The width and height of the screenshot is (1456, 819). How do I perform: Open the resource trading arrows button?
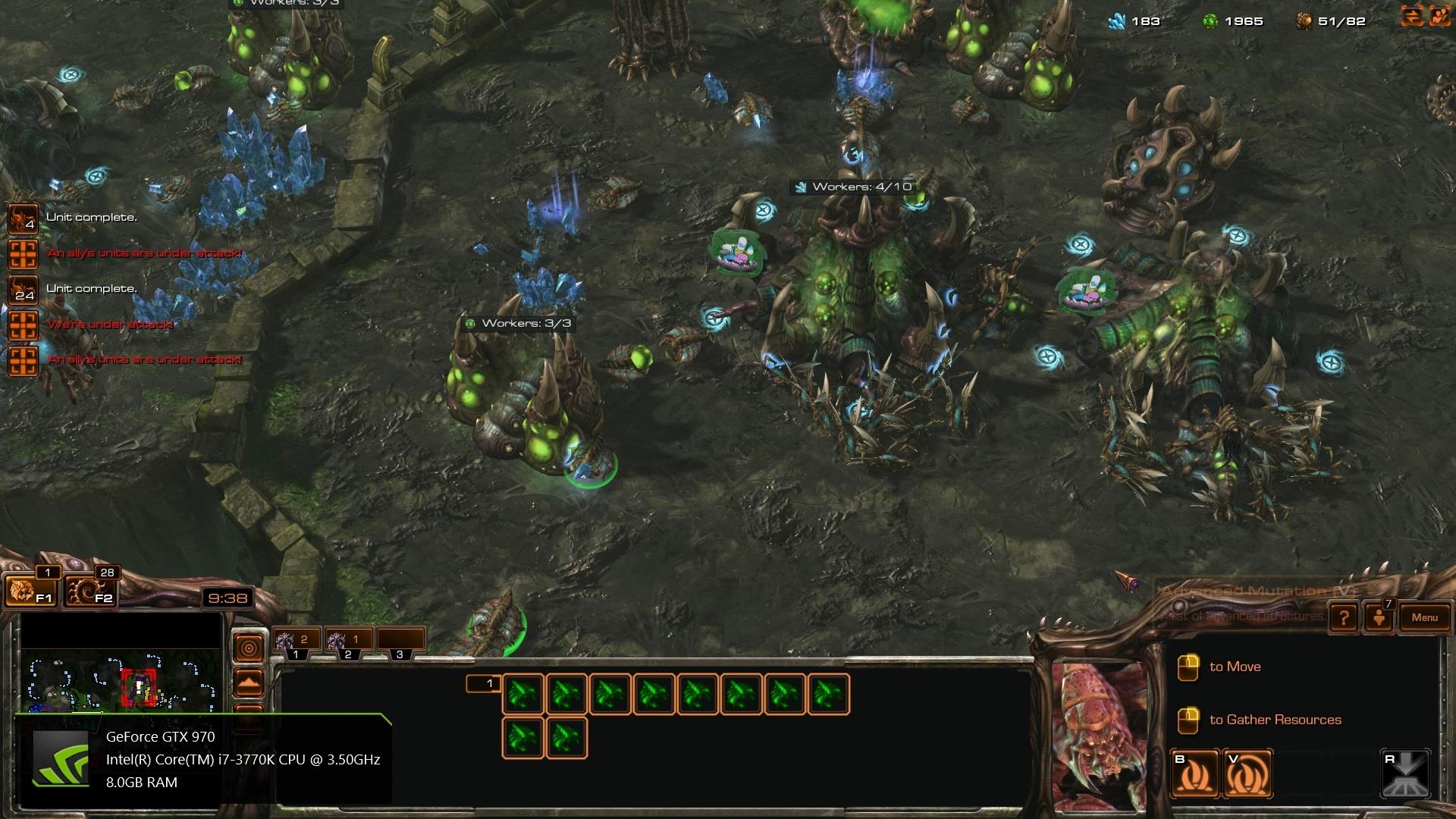1411,17
